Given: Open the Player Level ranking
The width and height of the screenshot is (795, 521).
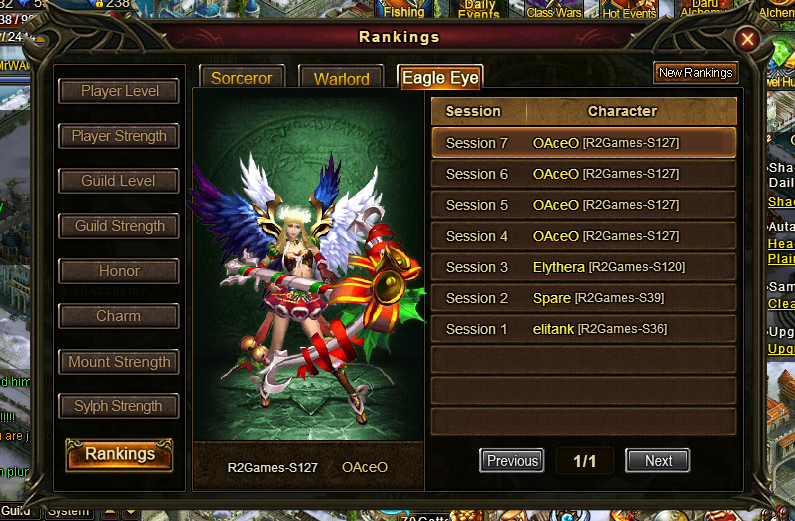Looking at the screenshot, I should point(120,91).
